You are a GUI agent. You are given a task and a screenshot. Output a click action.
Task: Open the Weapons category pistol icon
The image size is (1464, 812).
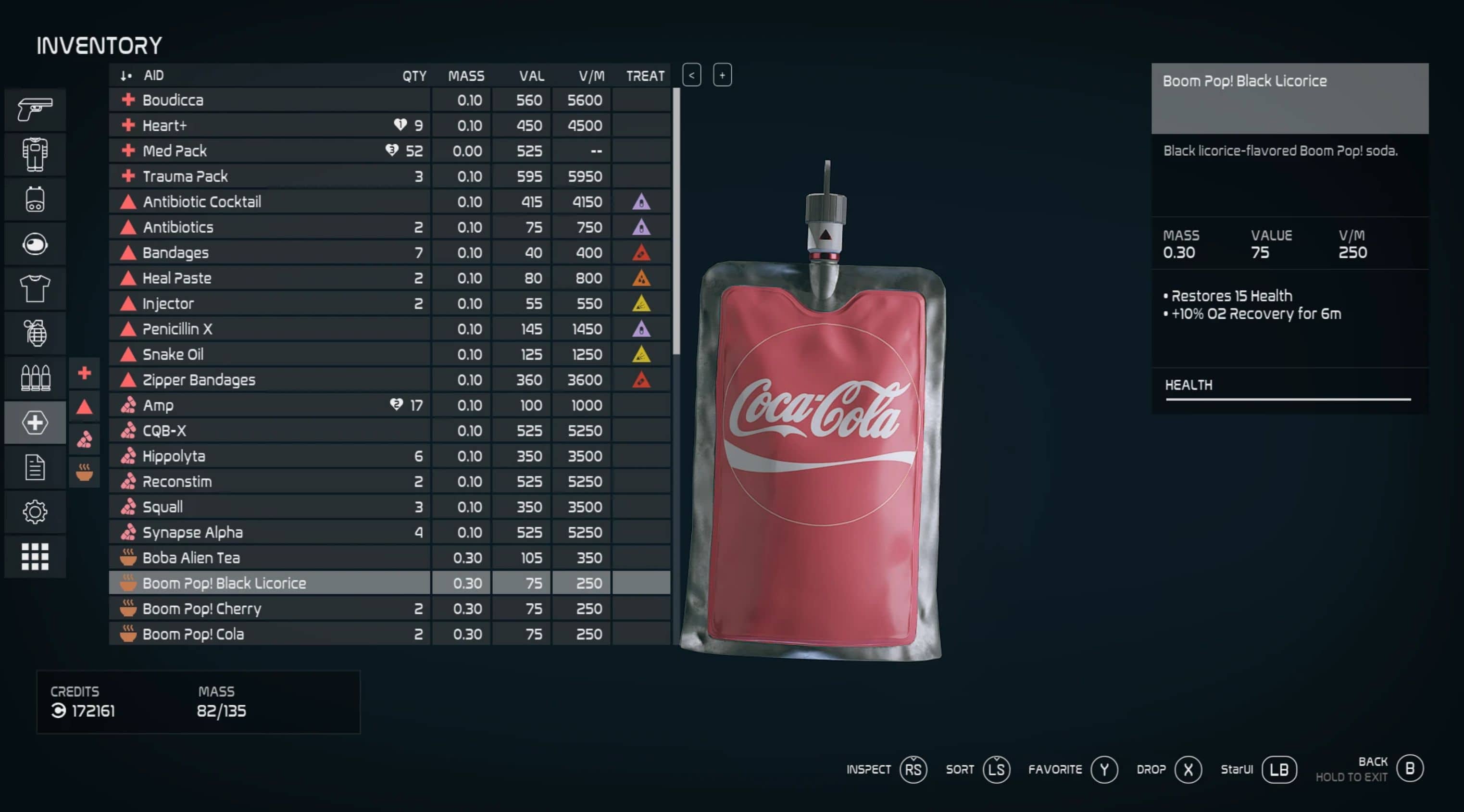click(35, 109)
